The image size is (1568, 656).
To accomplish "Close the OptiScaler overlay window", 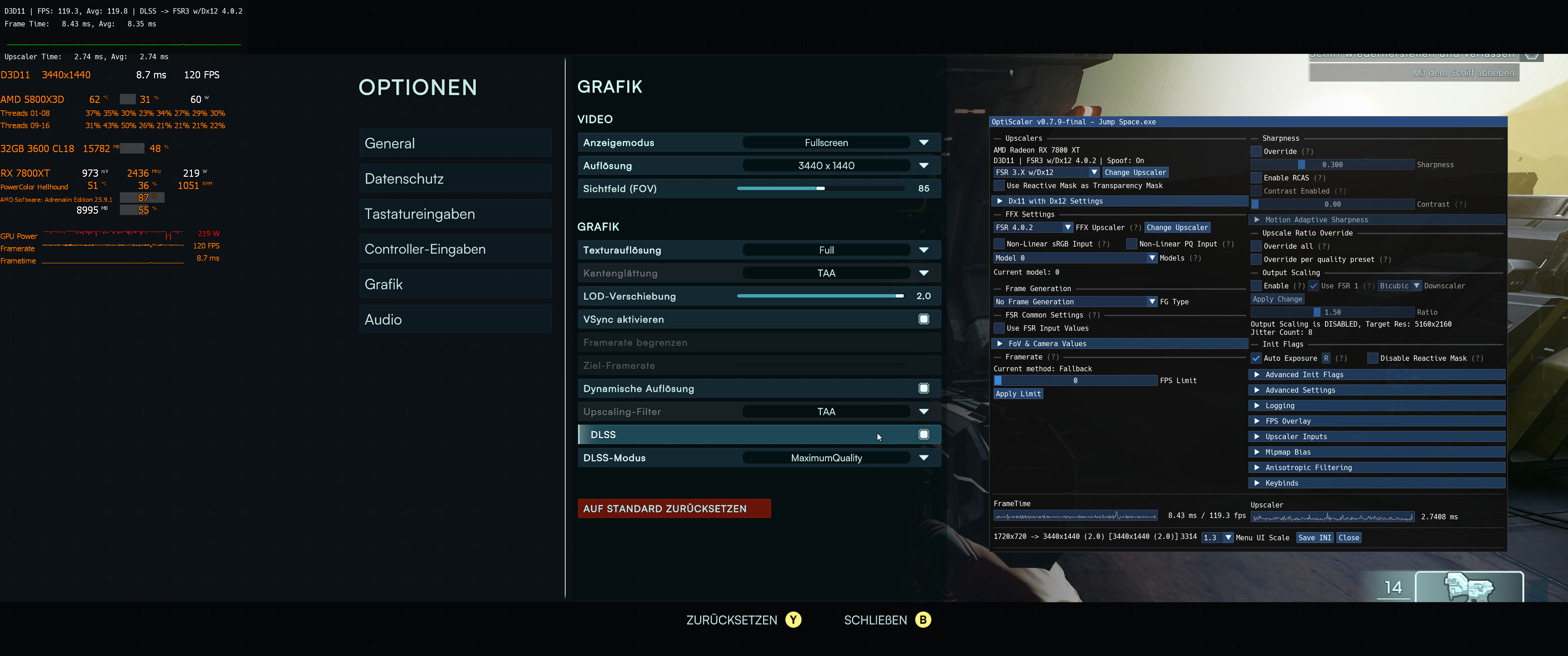I will [1348, 538].
